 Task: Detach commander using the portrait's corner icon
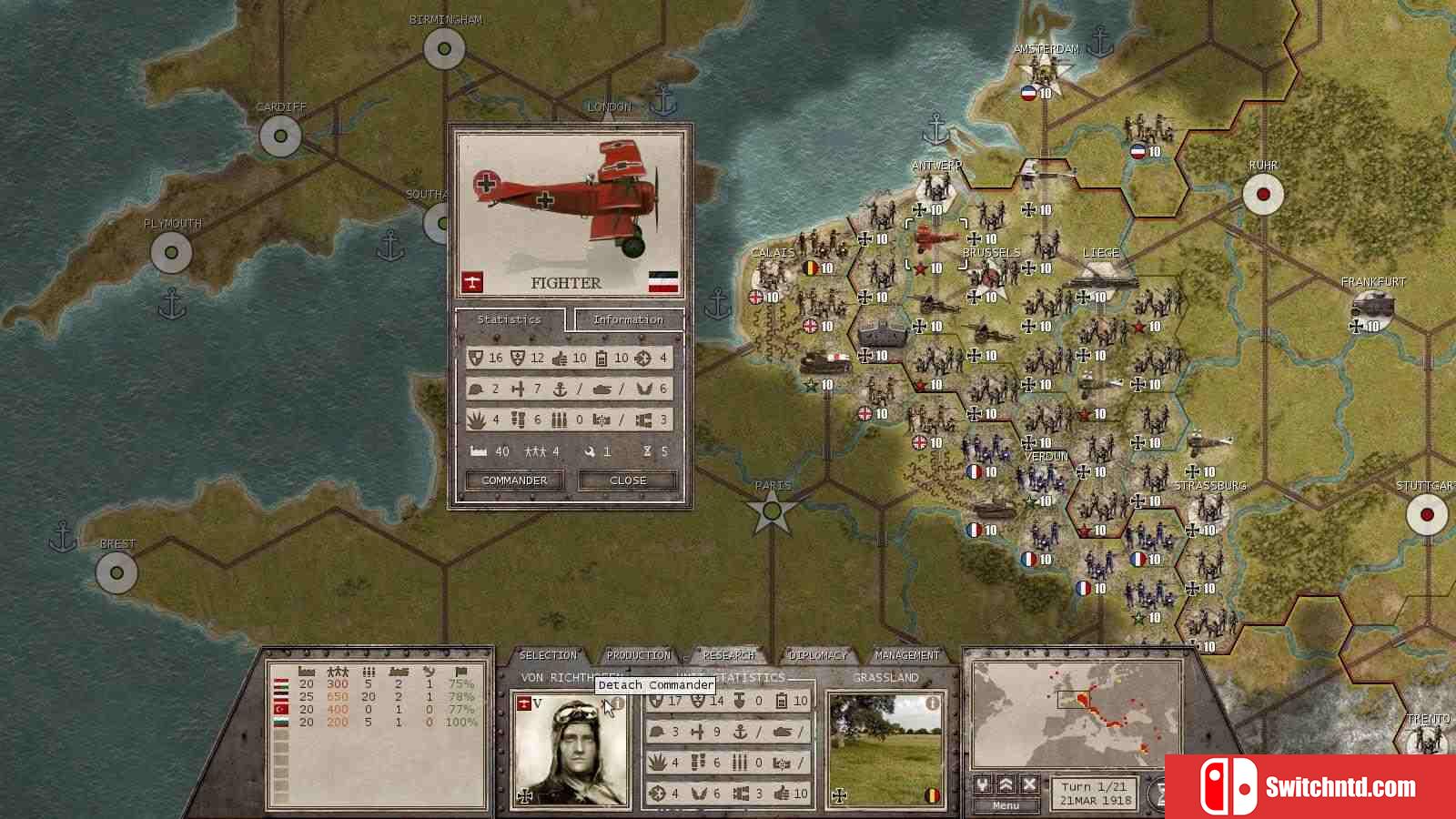click(x=617, y=703)
